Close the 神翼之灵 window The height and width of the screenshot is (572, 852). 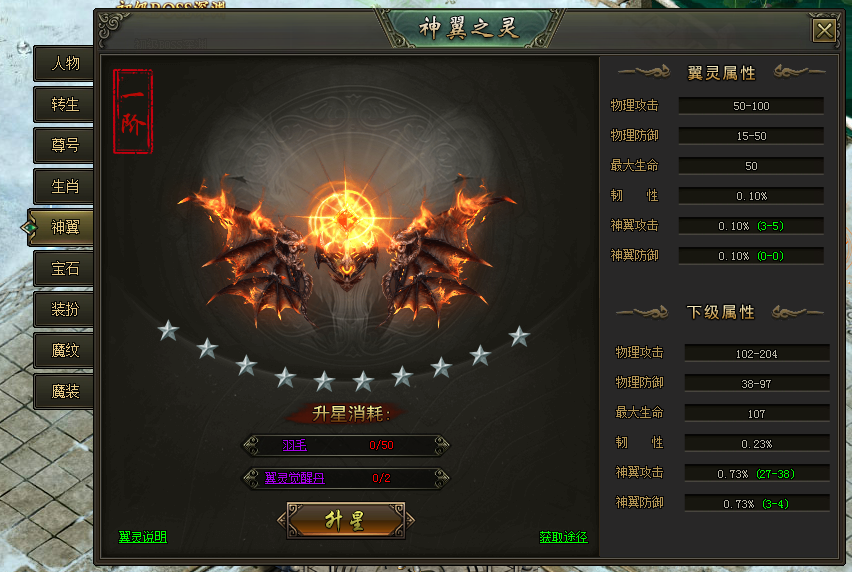[824, 31]
